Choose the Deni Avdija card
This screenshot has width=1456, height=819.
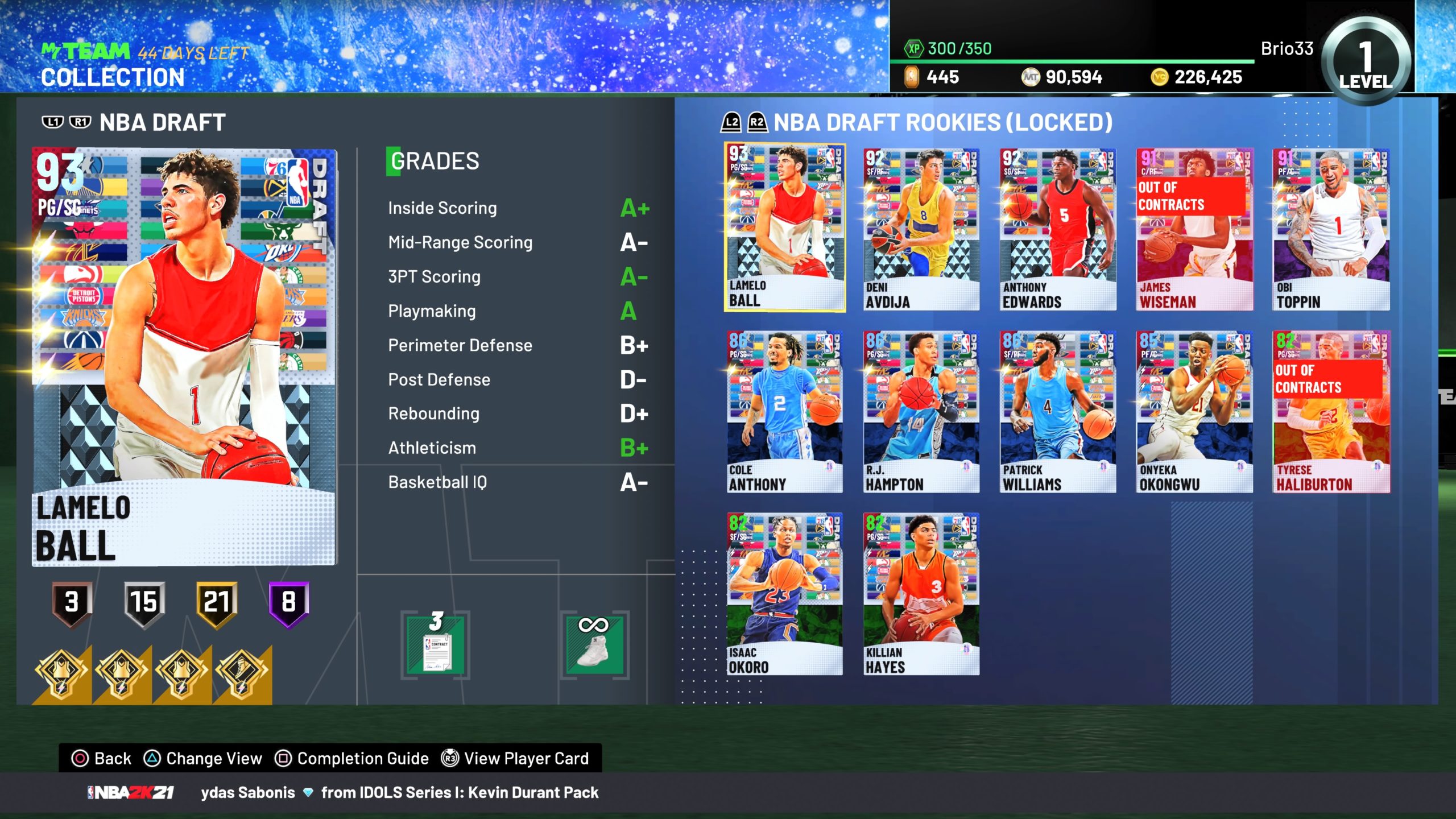[x=921, y=230]
